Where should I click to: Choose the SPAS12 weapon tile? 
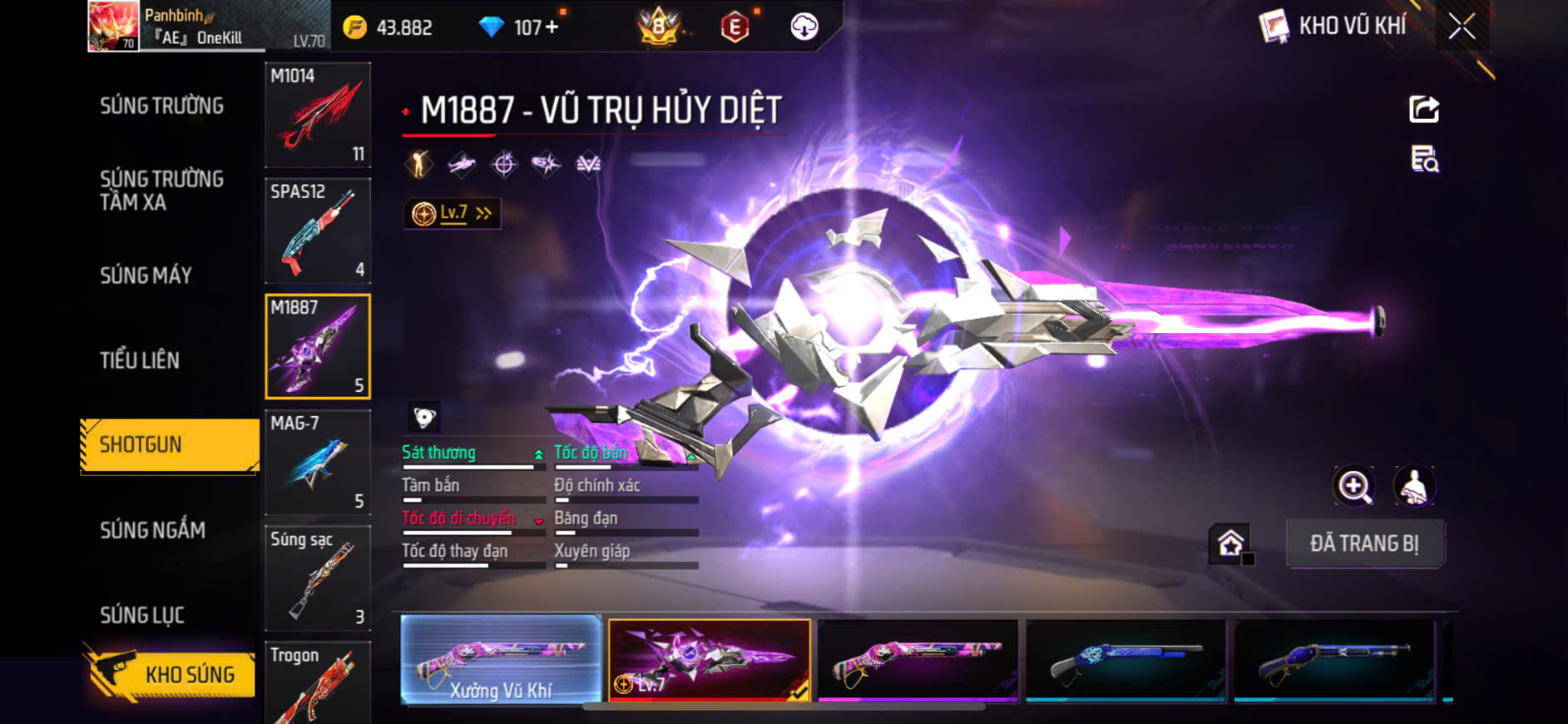click(318, 231)
